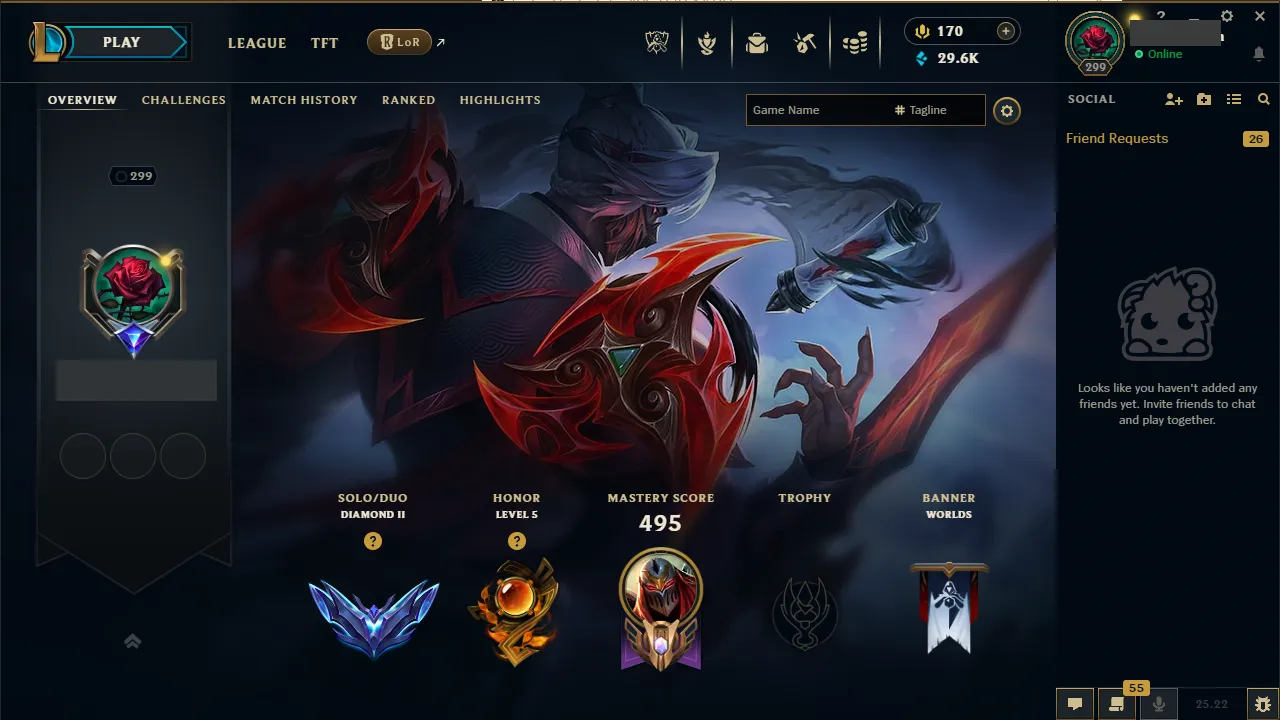
Task: Open your Online status dropdown
Action: [x=1163, y=54]
